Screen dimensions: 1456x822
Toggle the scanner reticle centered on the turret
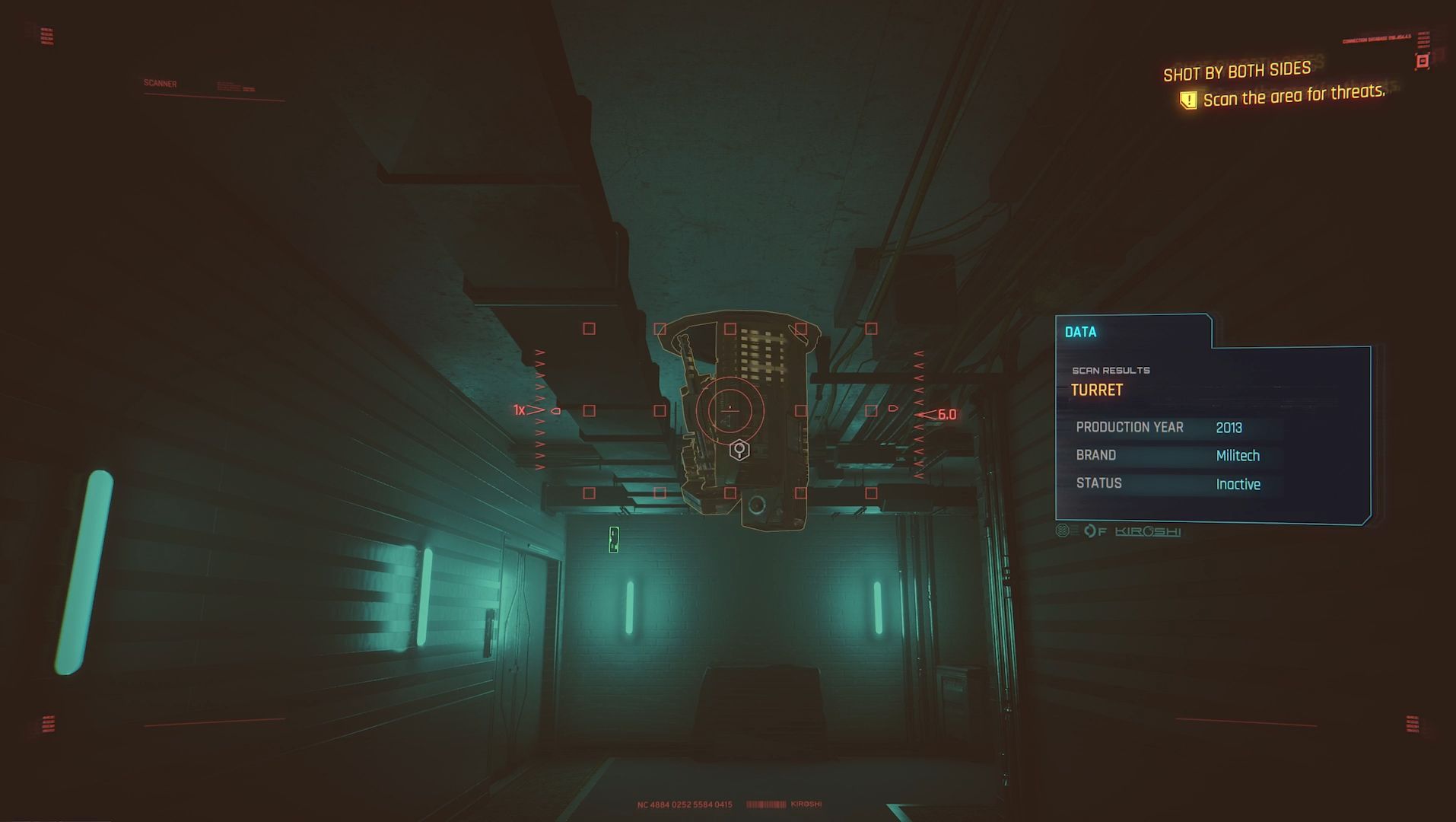click(730, 411)
